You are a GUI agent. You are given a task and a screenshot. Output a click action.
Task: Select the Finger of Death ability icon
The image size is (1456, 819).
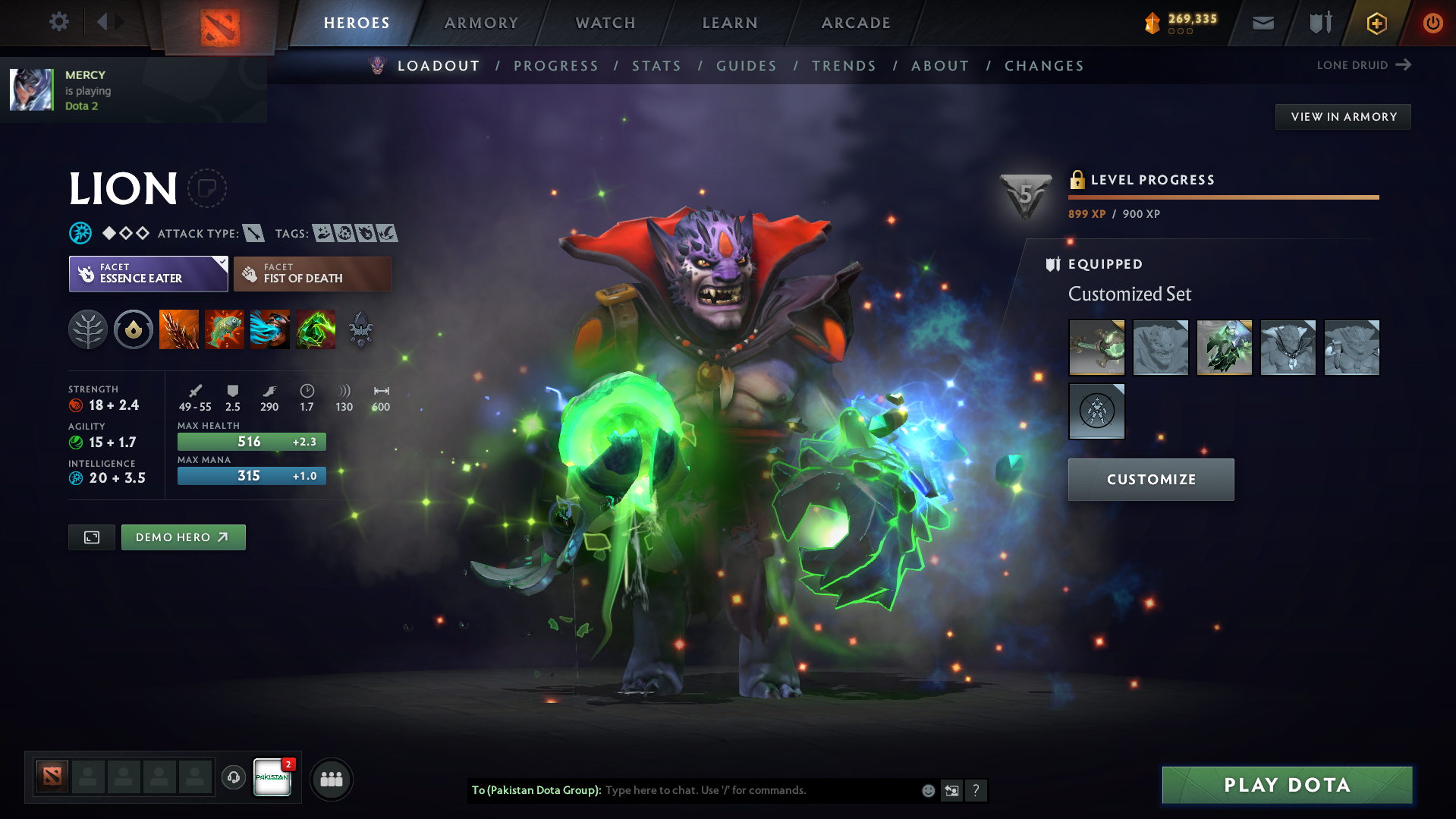(316, 329)
